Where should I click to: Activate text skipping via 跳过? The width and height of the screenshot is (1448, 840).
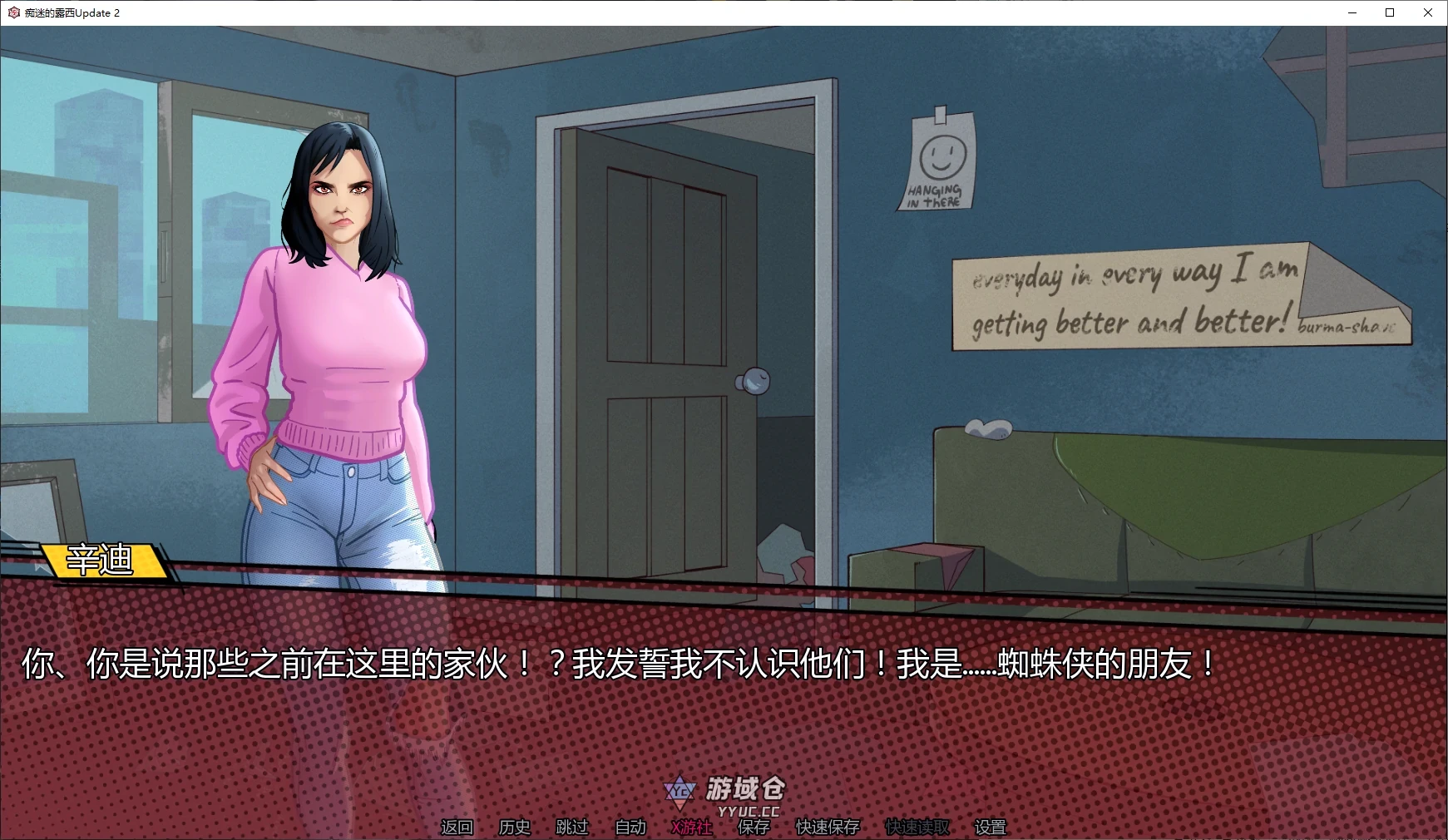[x=571, y=828]
